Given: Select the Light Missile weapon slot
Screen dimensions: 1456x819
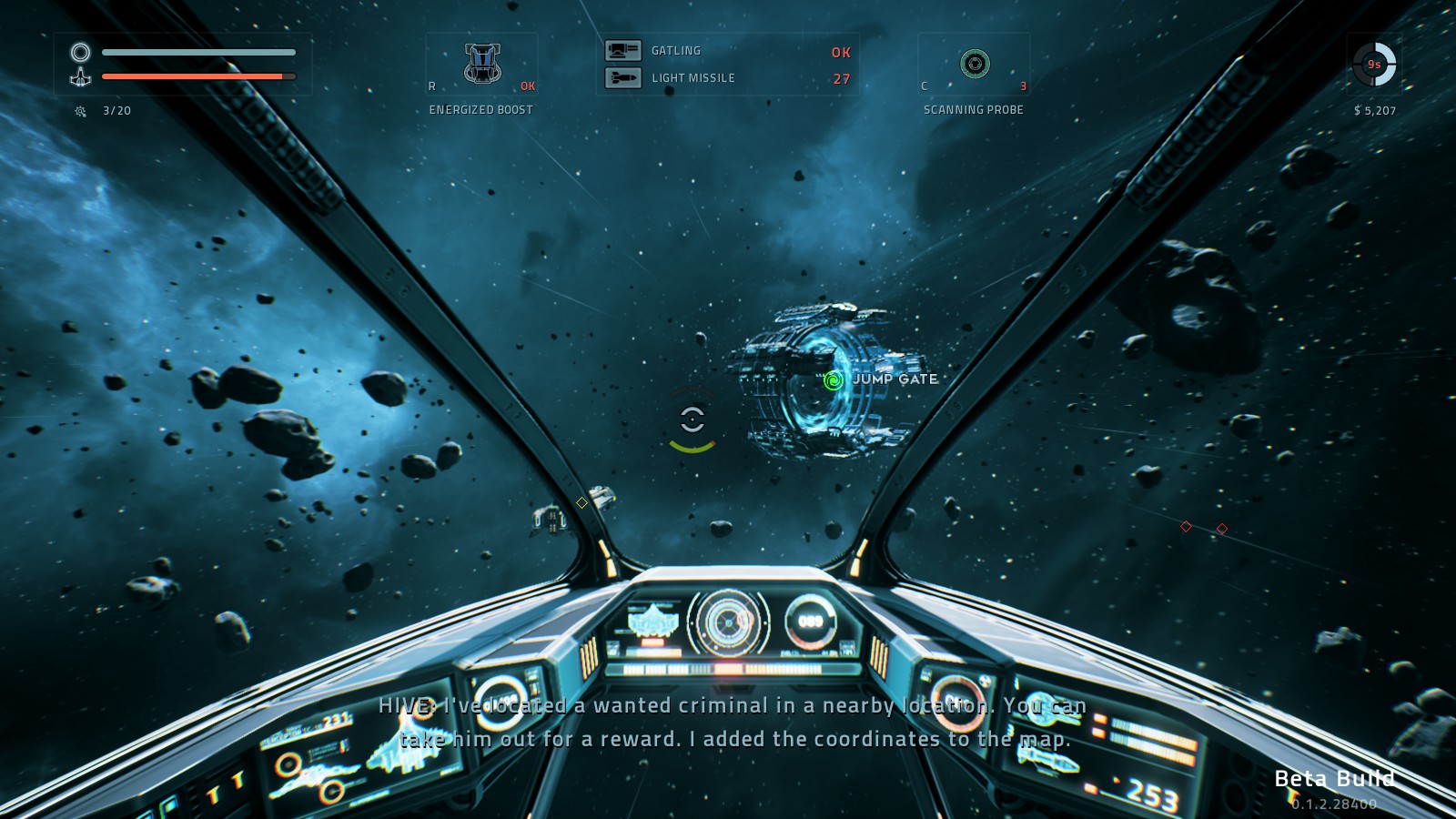Looking at the screenshot, I should click(x=623, y=78).
